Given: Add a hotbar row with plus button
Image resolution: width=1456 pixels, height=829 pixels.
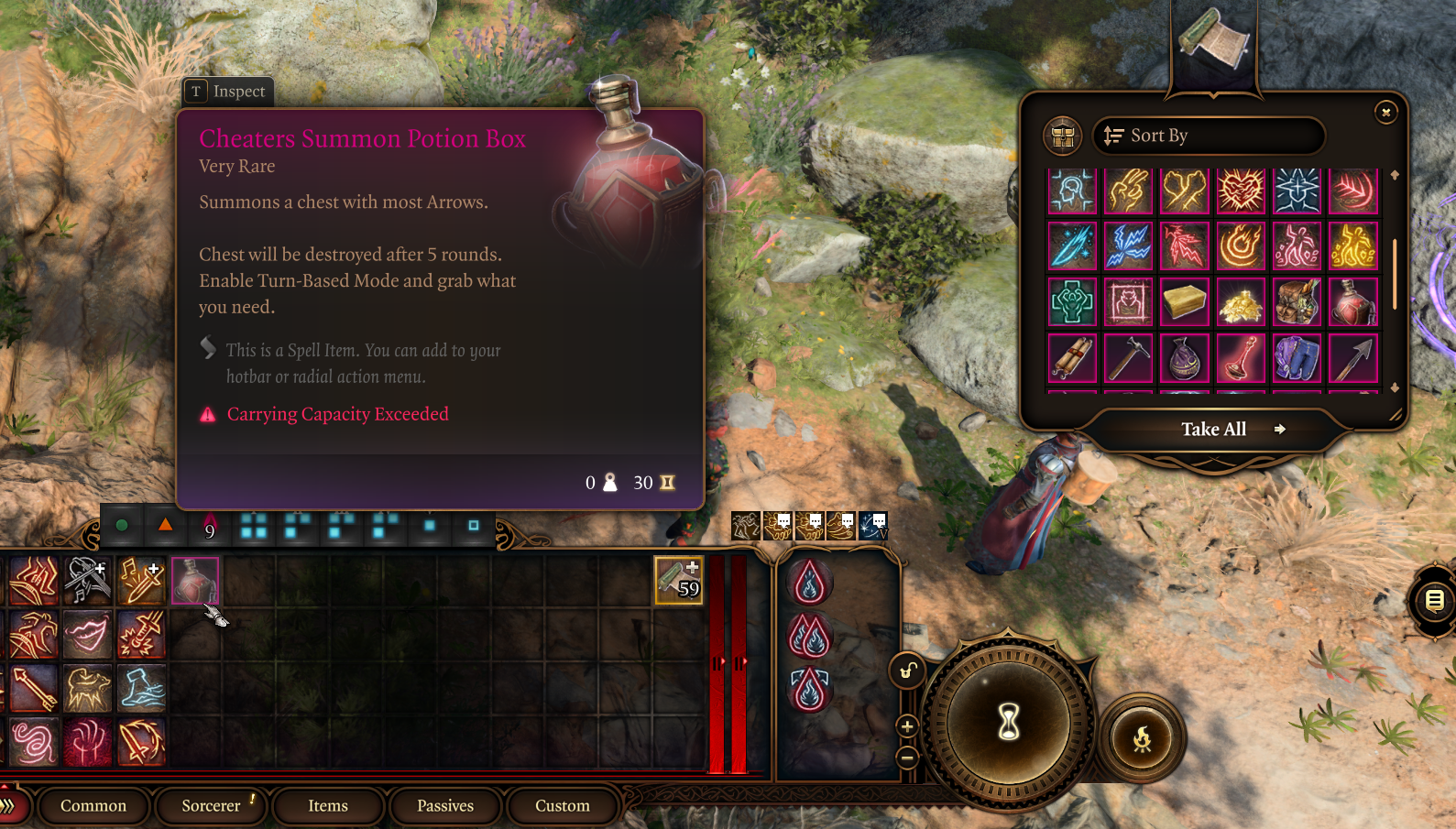Looking at the screenshot, I should click(x=907, y=727).
